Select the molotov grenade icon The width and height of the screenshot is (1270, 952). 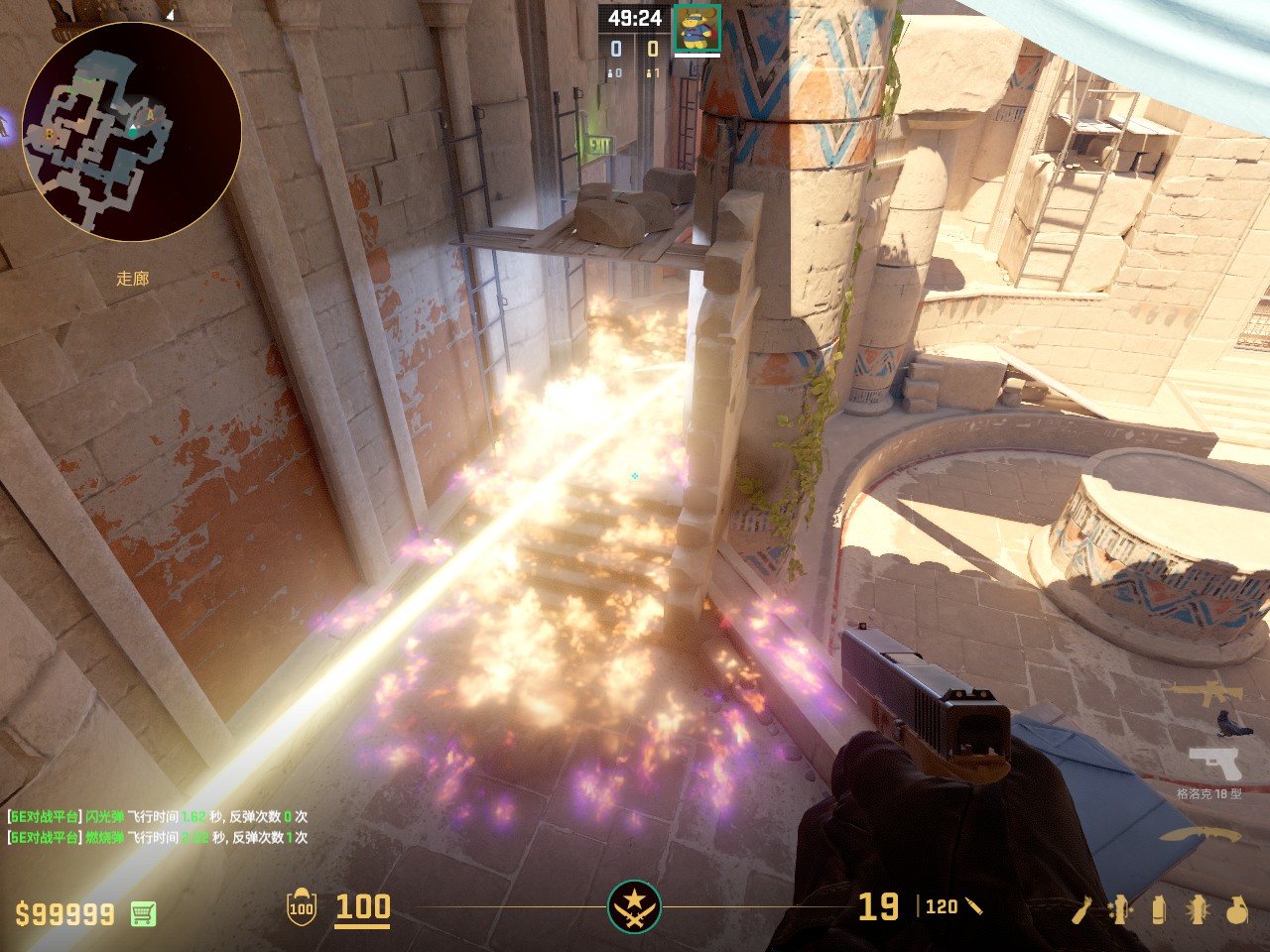[1083, 909]
